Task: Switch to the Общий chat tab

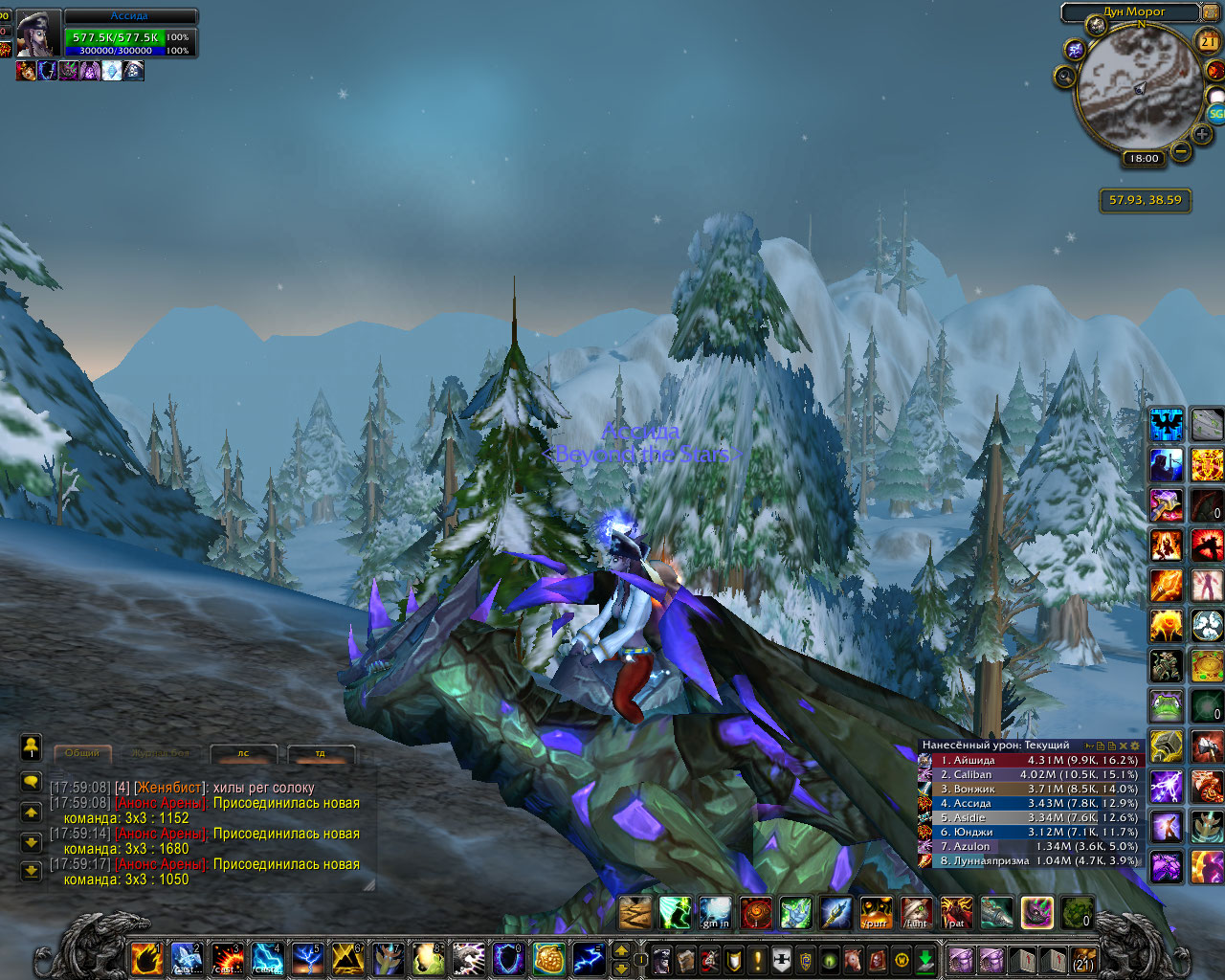Action: click(82, 753)
